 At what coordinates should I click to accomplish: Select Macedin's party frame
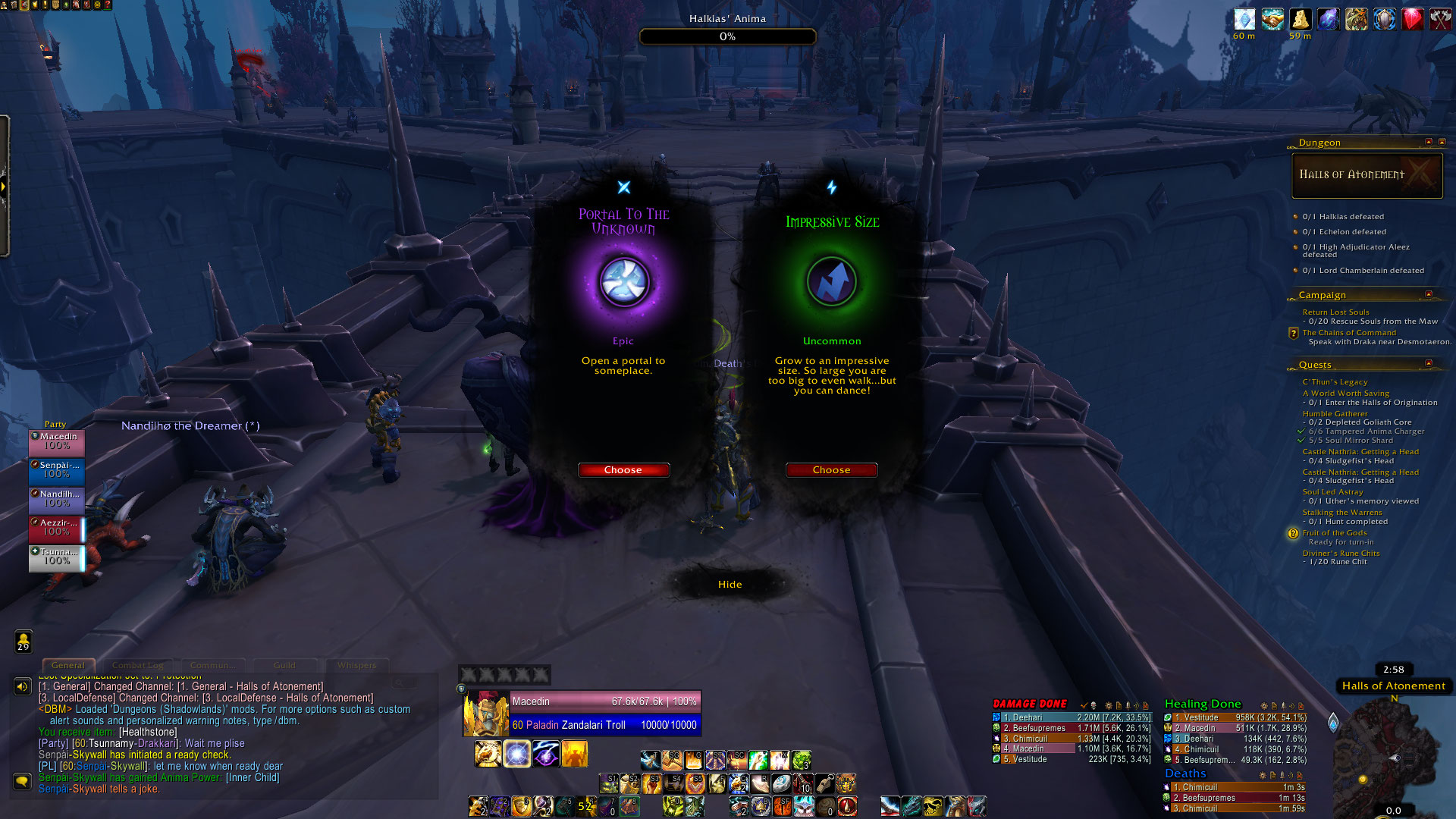pyautogui.click(x=57, y=442)
